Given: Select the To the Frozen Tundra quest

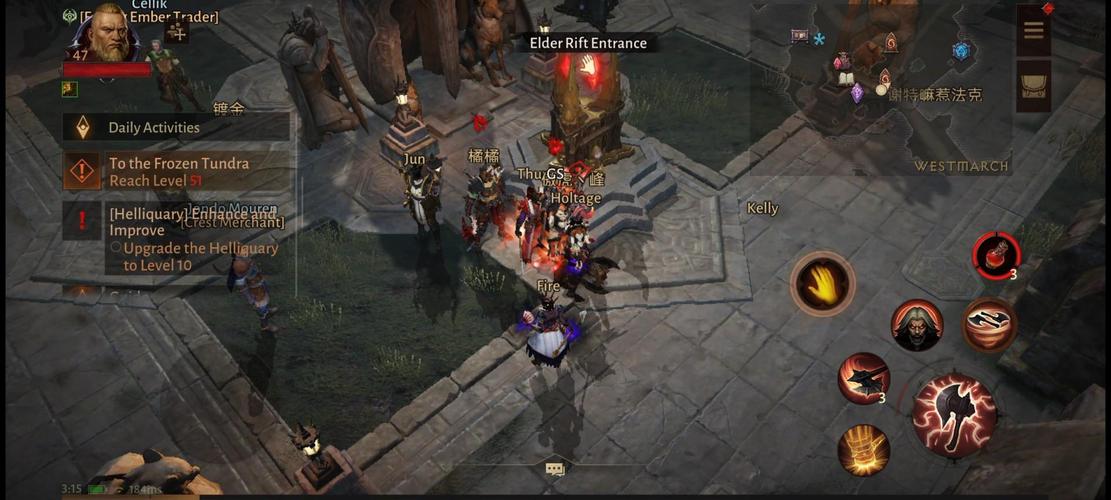Looking at the screenshot, I should pos(178,171).
